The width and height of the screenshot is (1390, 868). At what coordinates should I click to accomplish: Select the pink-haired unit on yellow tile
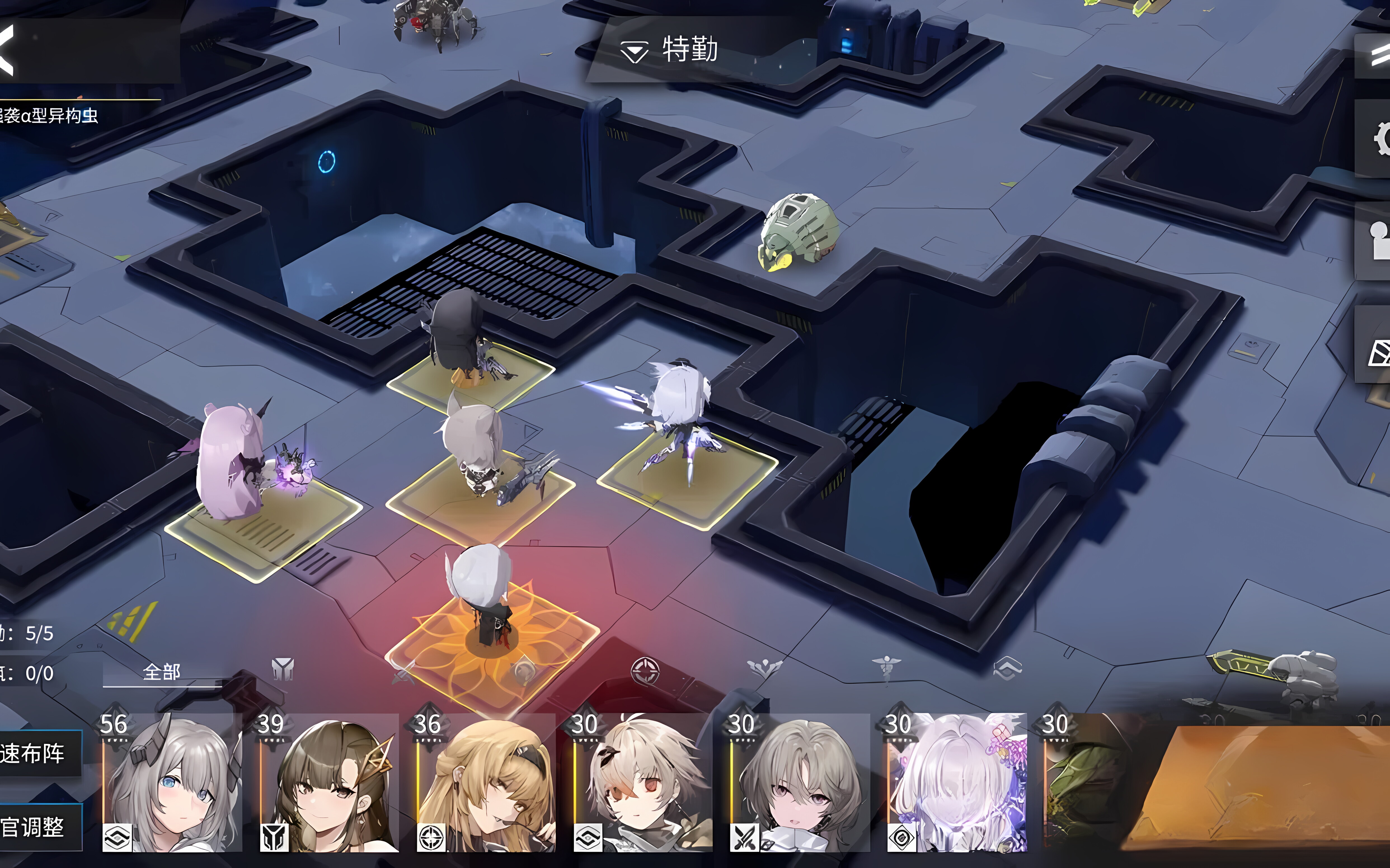coord(233,465)
